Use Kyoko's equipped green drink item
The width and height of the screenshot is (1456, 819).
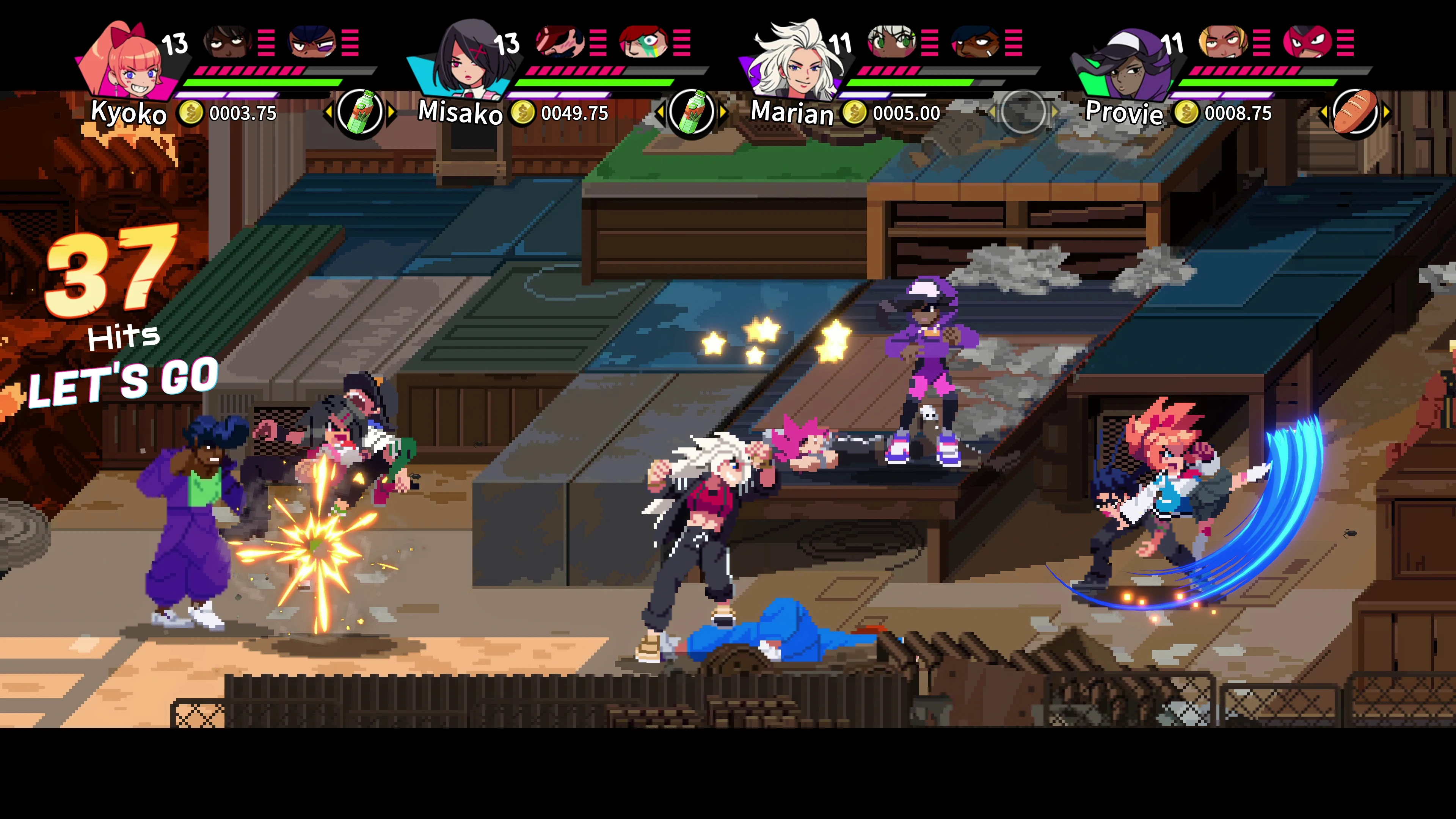pyautogui.click(x=362, y=113)
